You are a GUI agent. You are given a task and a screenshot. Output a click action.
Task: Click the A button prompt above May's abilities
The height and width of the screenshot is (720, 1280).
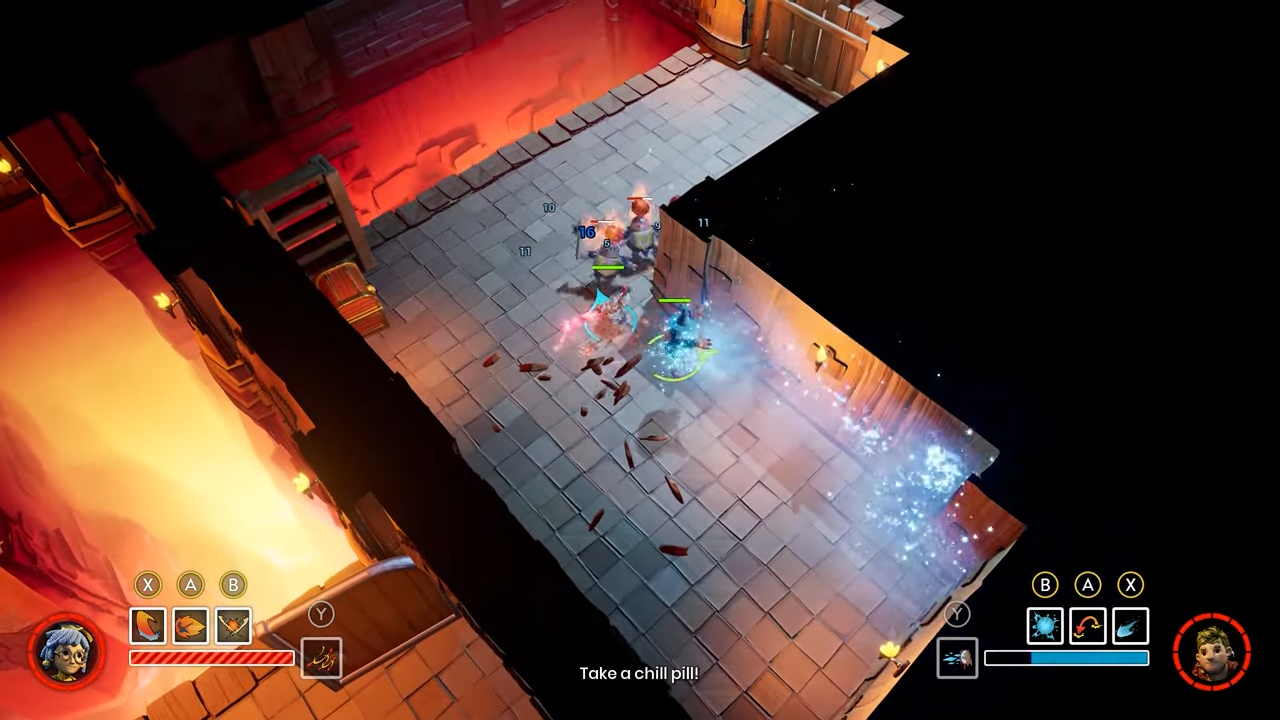190,585
